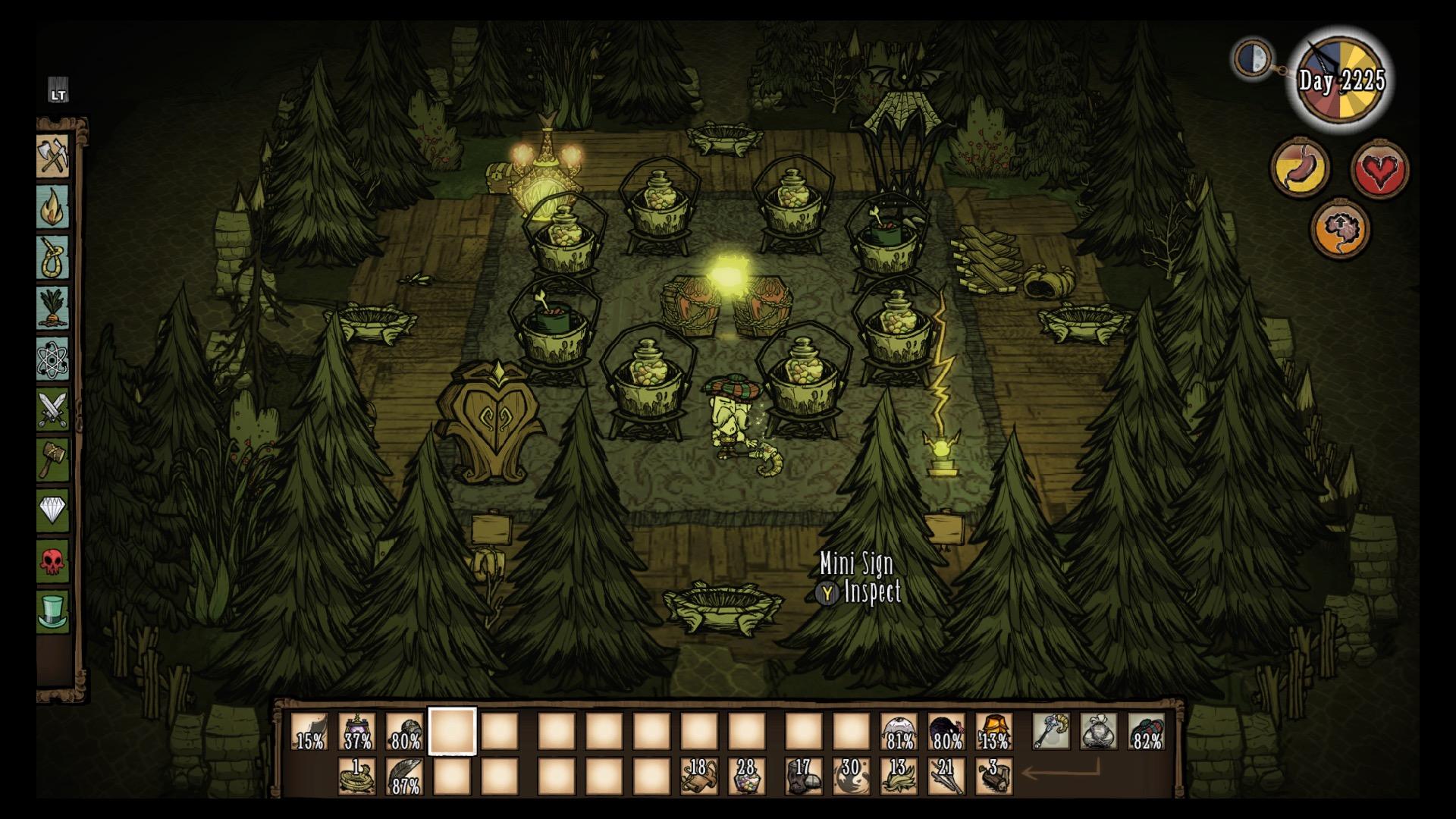This screenshot has width=1456, height=819.
Task: Select the Refine diamond crafting tab
Action: 53,510
